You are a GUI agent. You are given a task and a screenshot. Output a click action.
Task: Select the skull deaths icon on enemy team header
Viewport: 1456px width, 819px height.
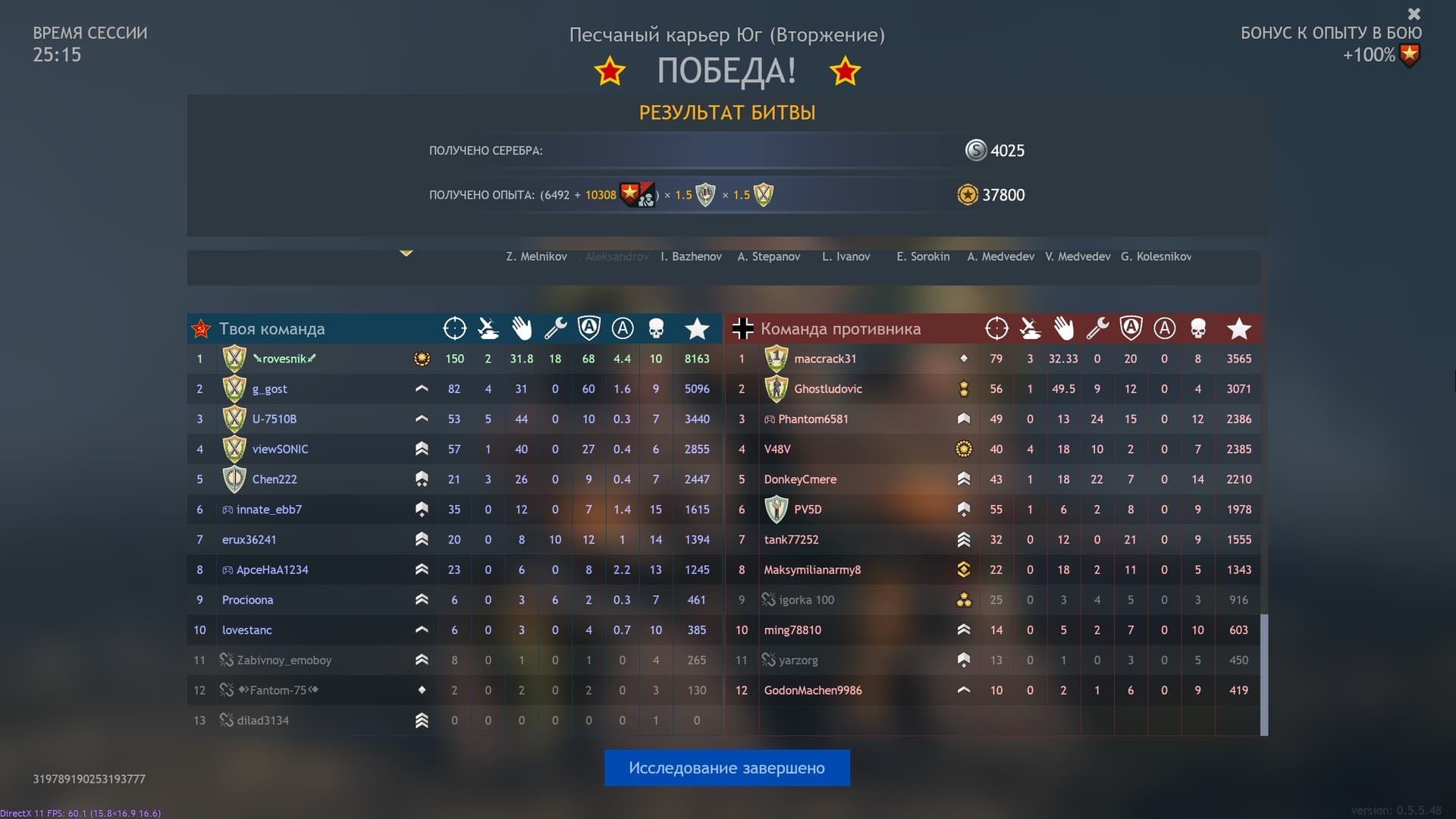(1198, 328)
